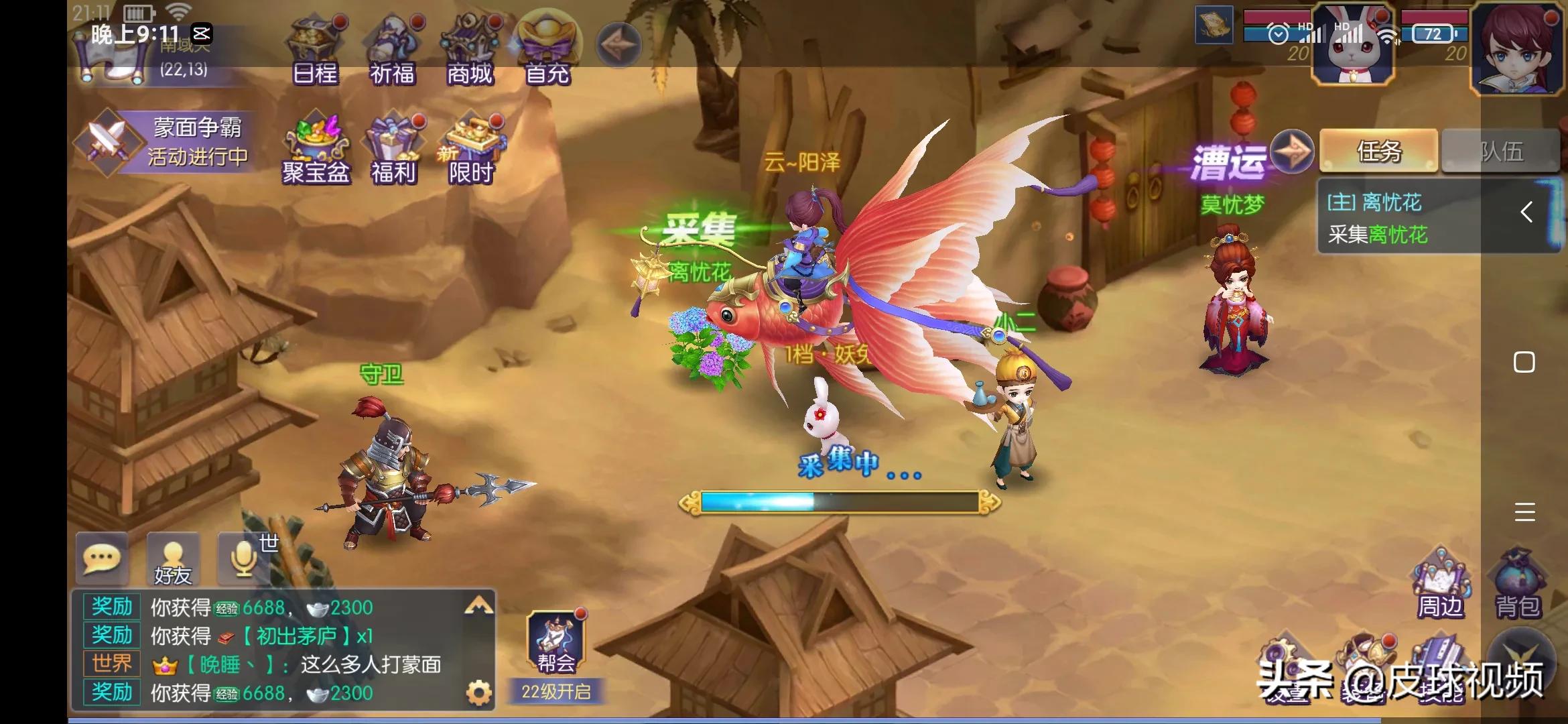Open the chat bubble button

pos(102,558)
